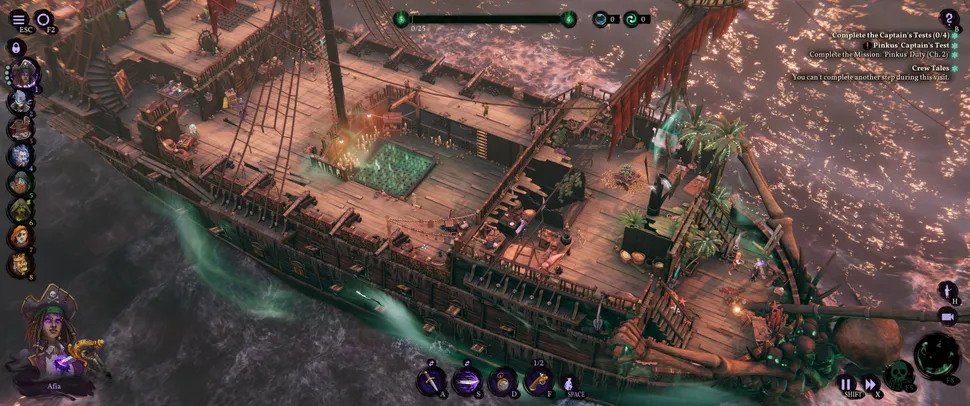Select the pale blue-haired crew portrait

[20, 101]
